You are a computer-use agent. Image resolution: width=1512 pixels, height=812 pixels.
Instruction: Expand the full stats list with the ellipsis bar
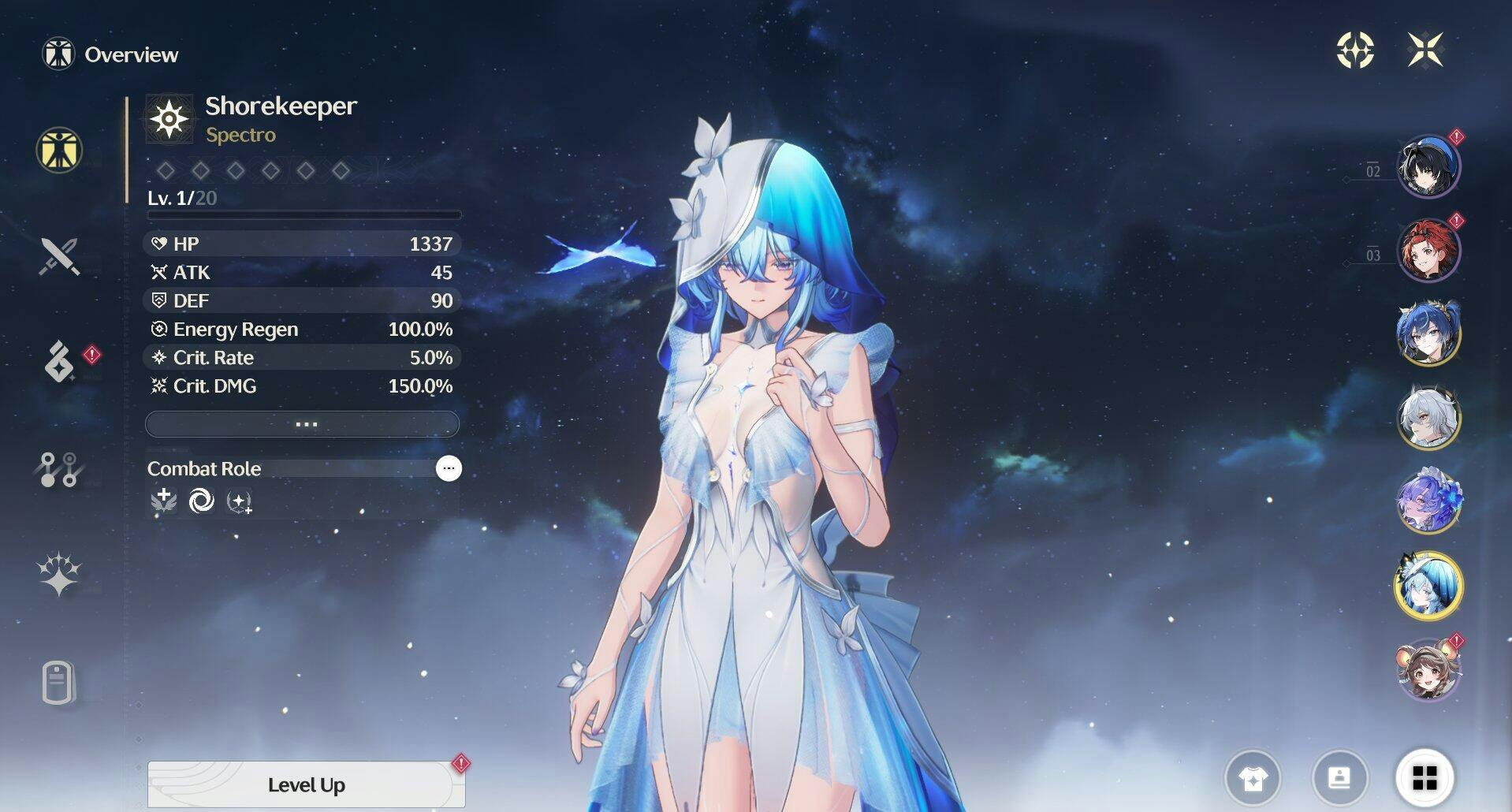pos(303,424)
